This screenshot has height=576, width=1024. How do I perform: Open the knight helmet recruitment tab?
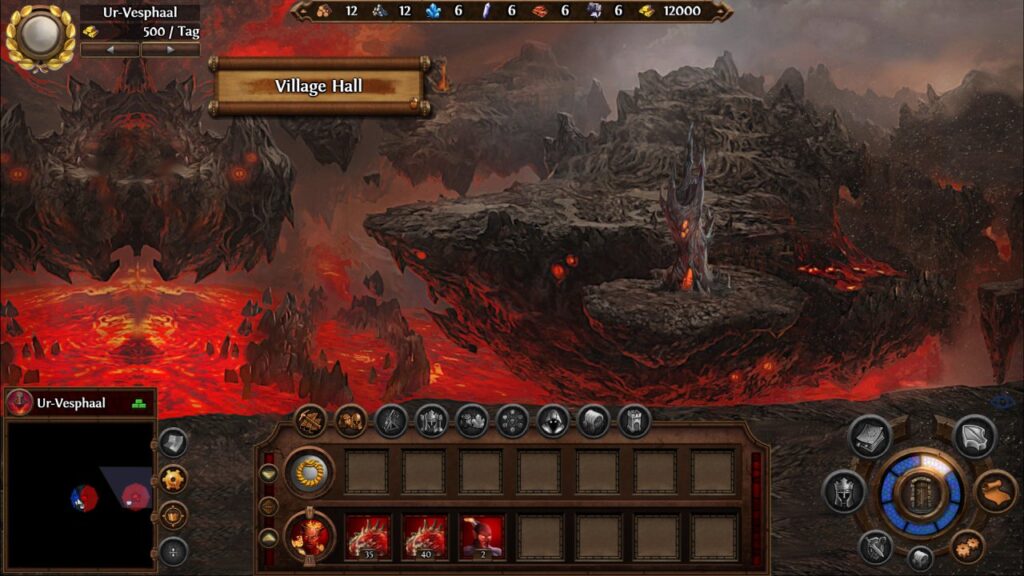click(431, 421)
